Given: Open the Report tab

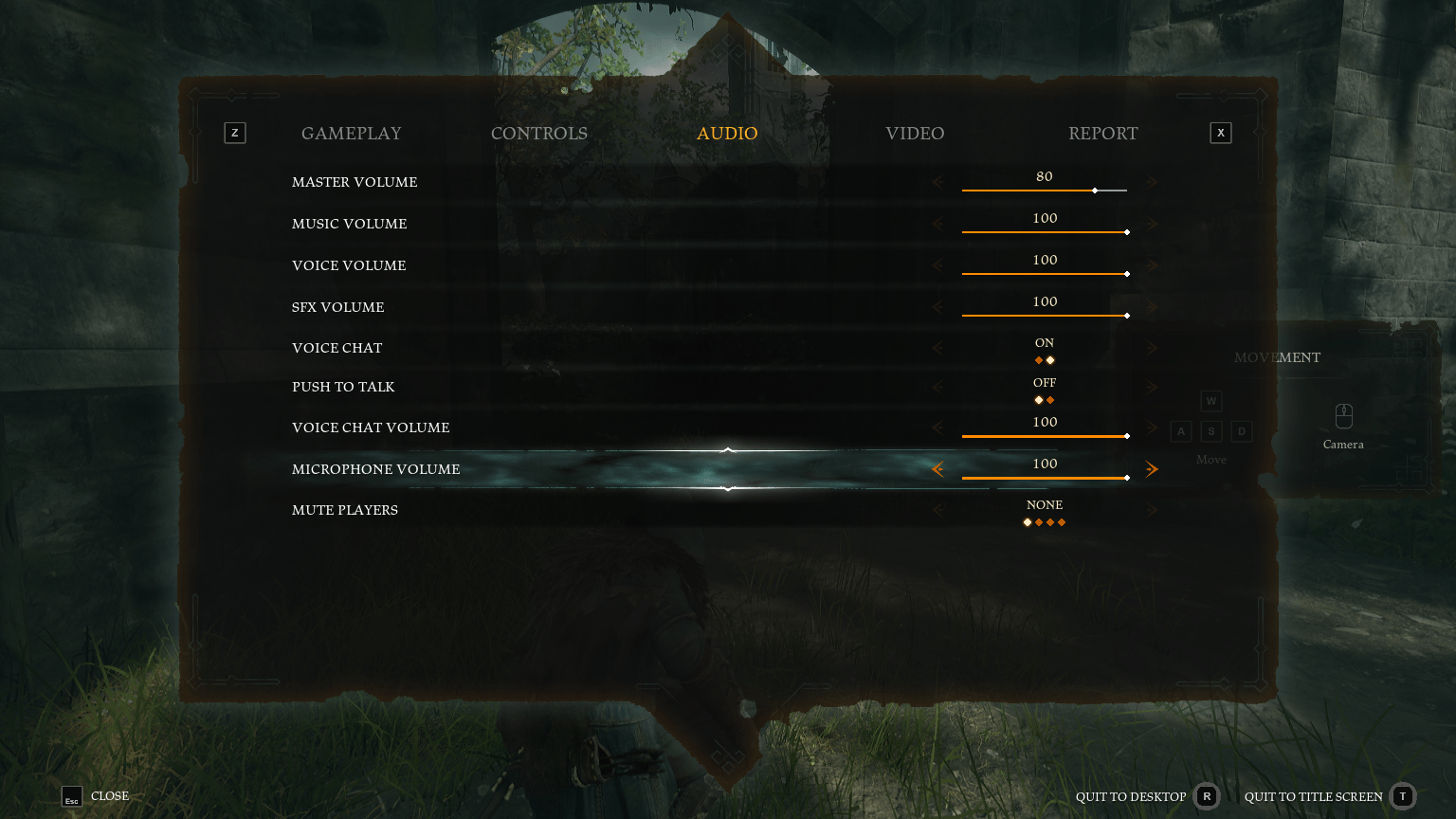Looking at the screenshot, I should point(1102,134).
